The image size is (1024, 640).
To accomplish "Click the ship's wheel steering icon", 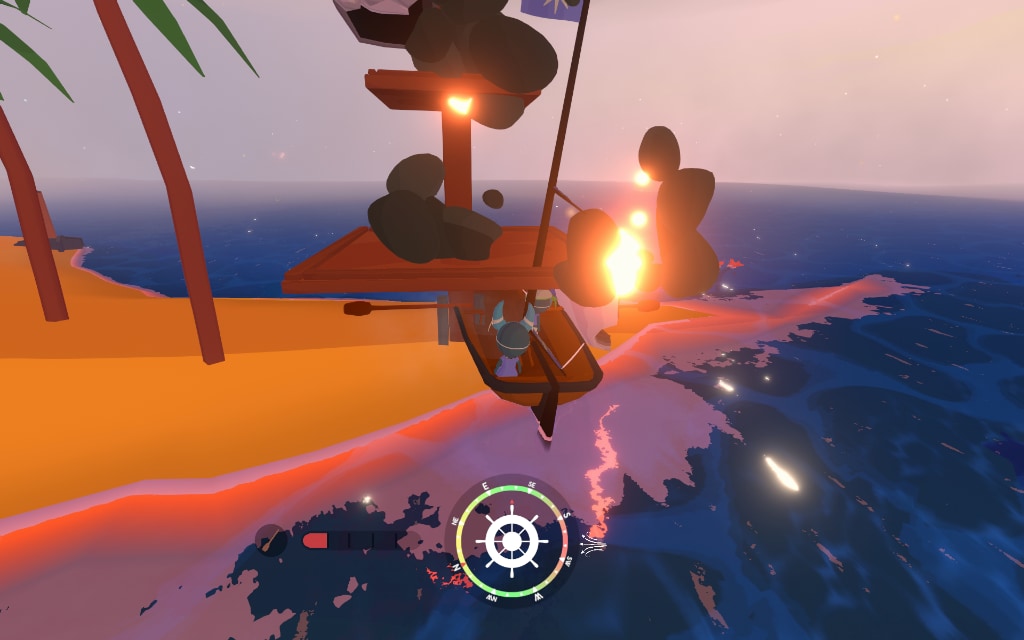I will [512, 541].
